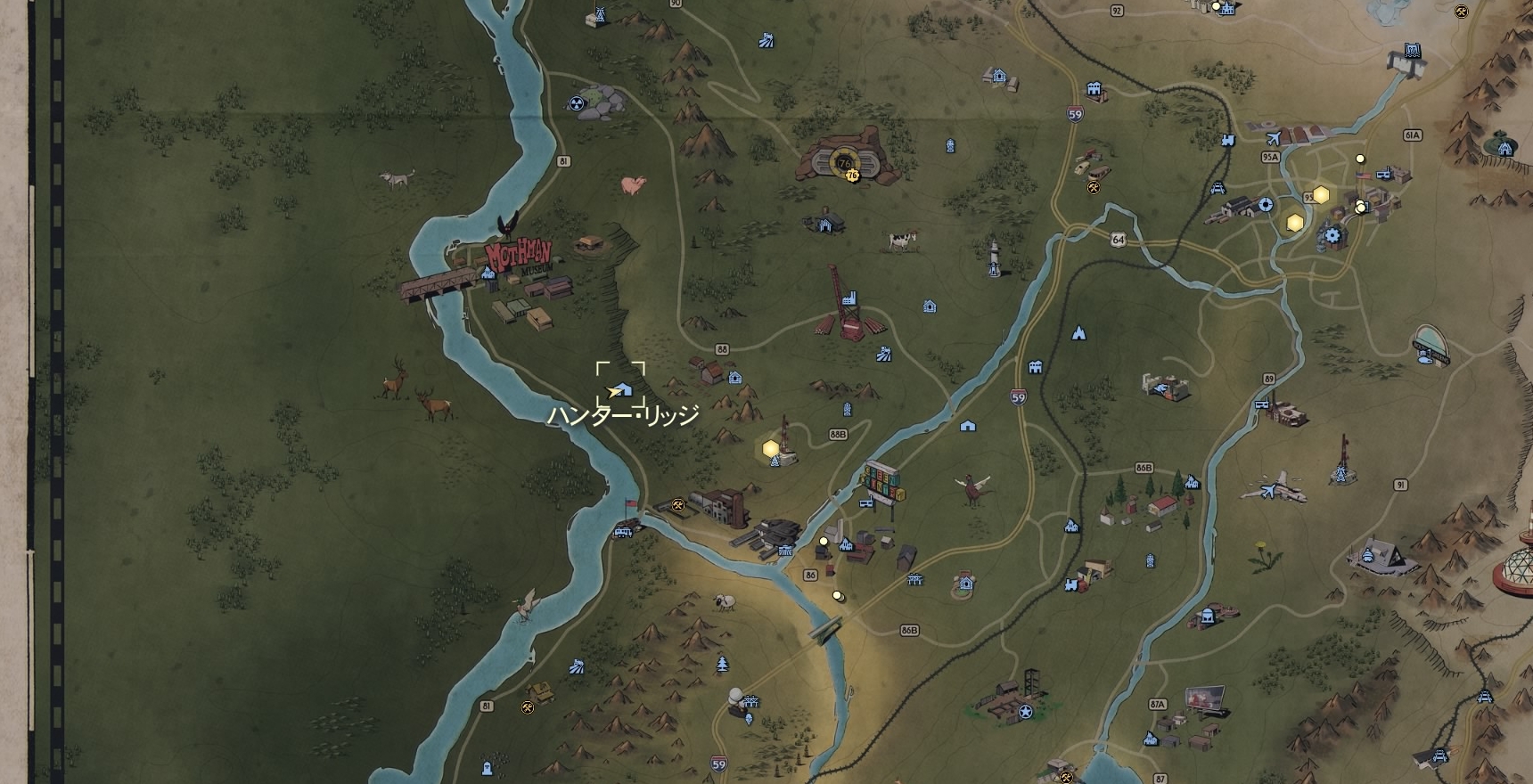Select the train station icon near Morgantown
The height and width of the screenshot is (784, 1533).
1228,139
